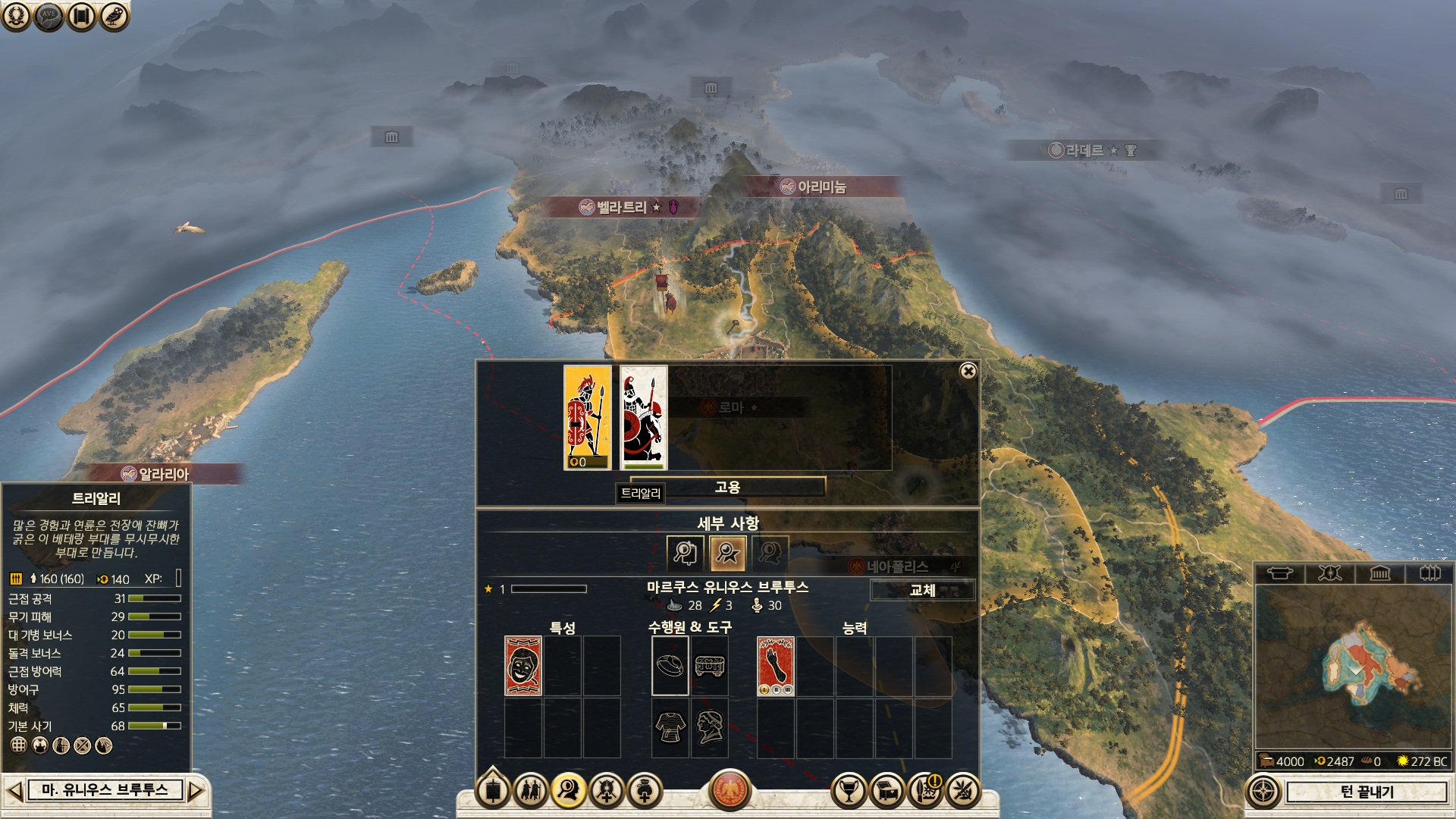Click the 고용 recruit button
Screen dimensions: 1456x819
(727, 487)
